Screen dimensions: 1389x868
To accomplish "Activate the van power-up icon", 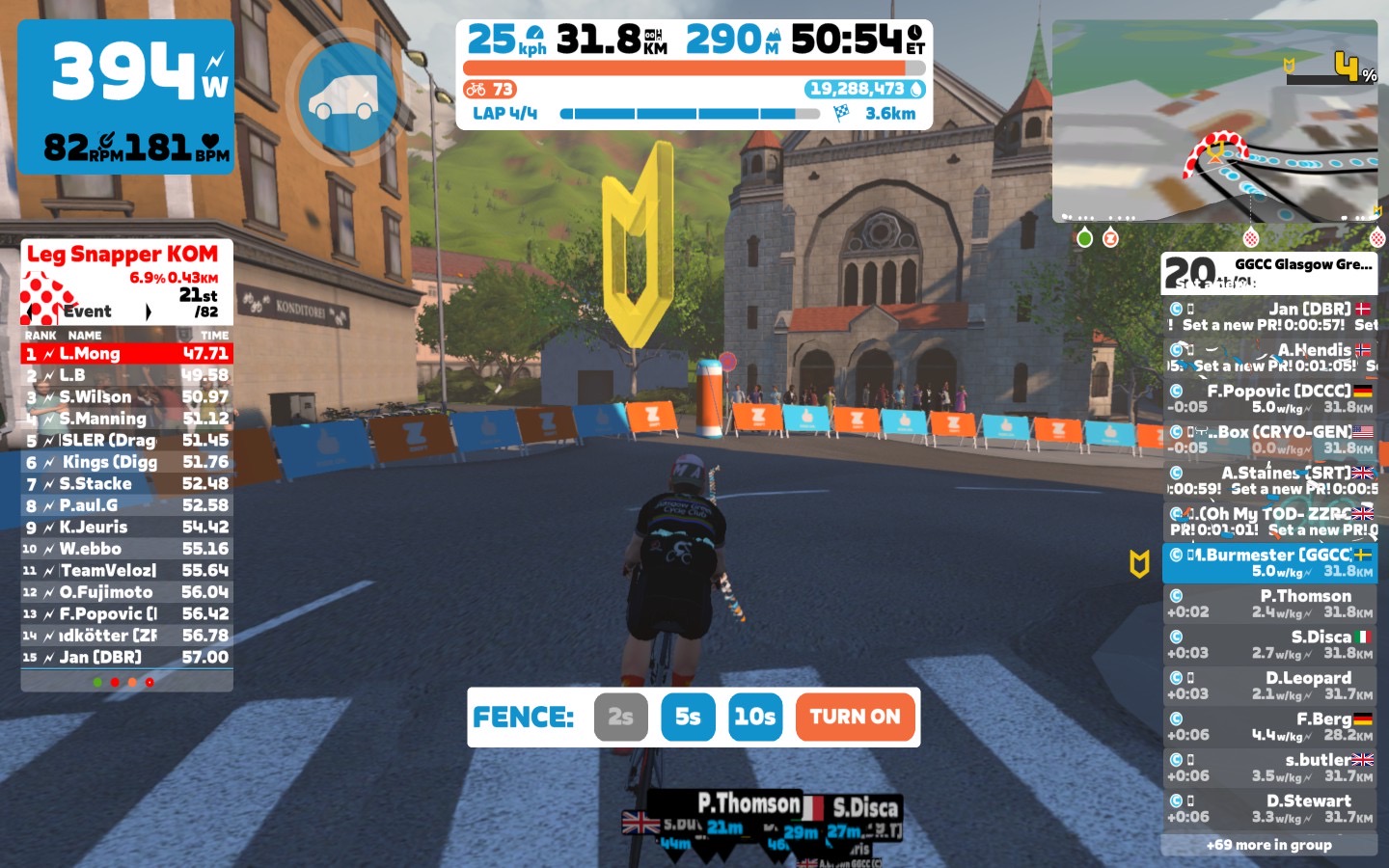I will point(346,96).
